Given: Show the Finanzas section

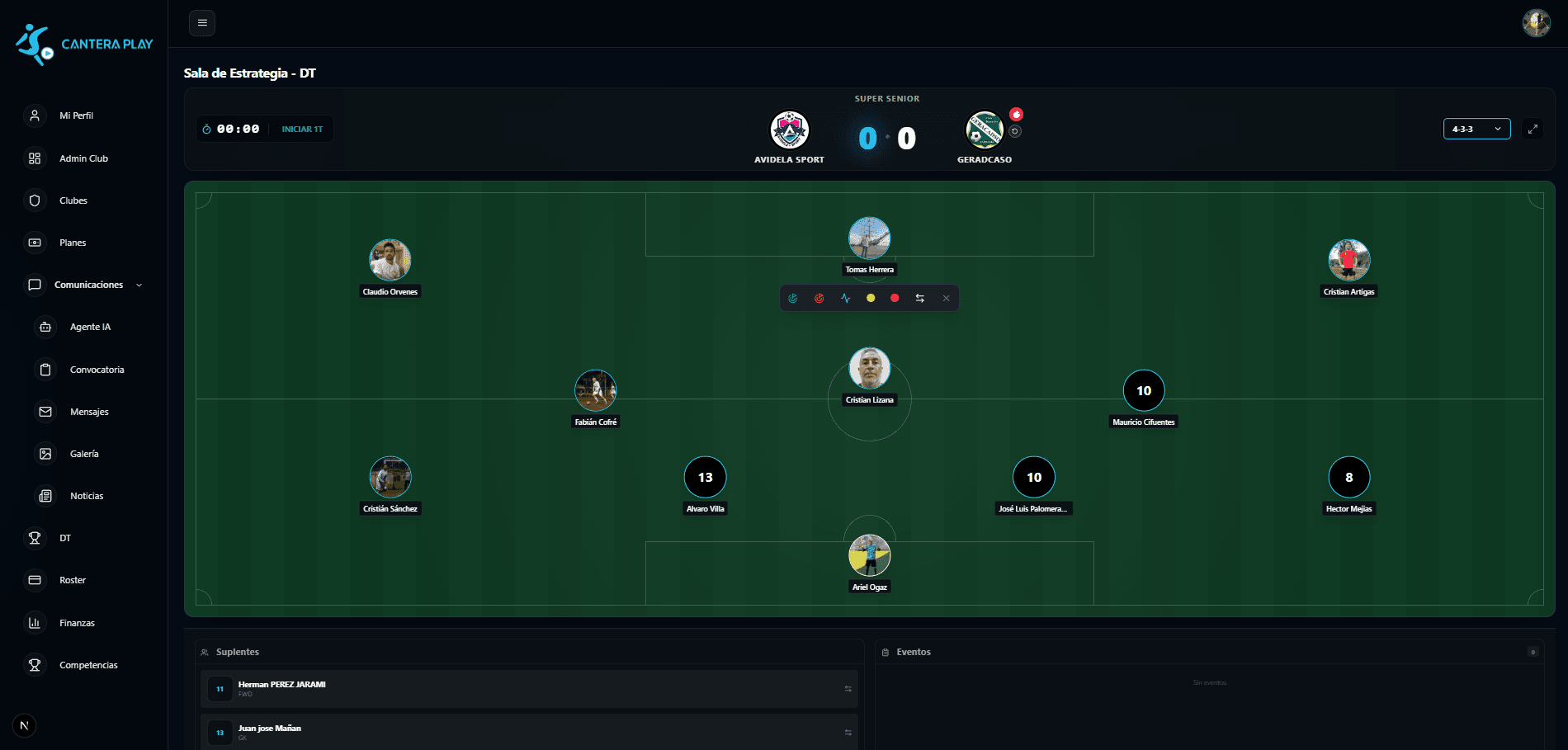Looking at the screenshot, I should pyautogui.click(x=77, y=623).
